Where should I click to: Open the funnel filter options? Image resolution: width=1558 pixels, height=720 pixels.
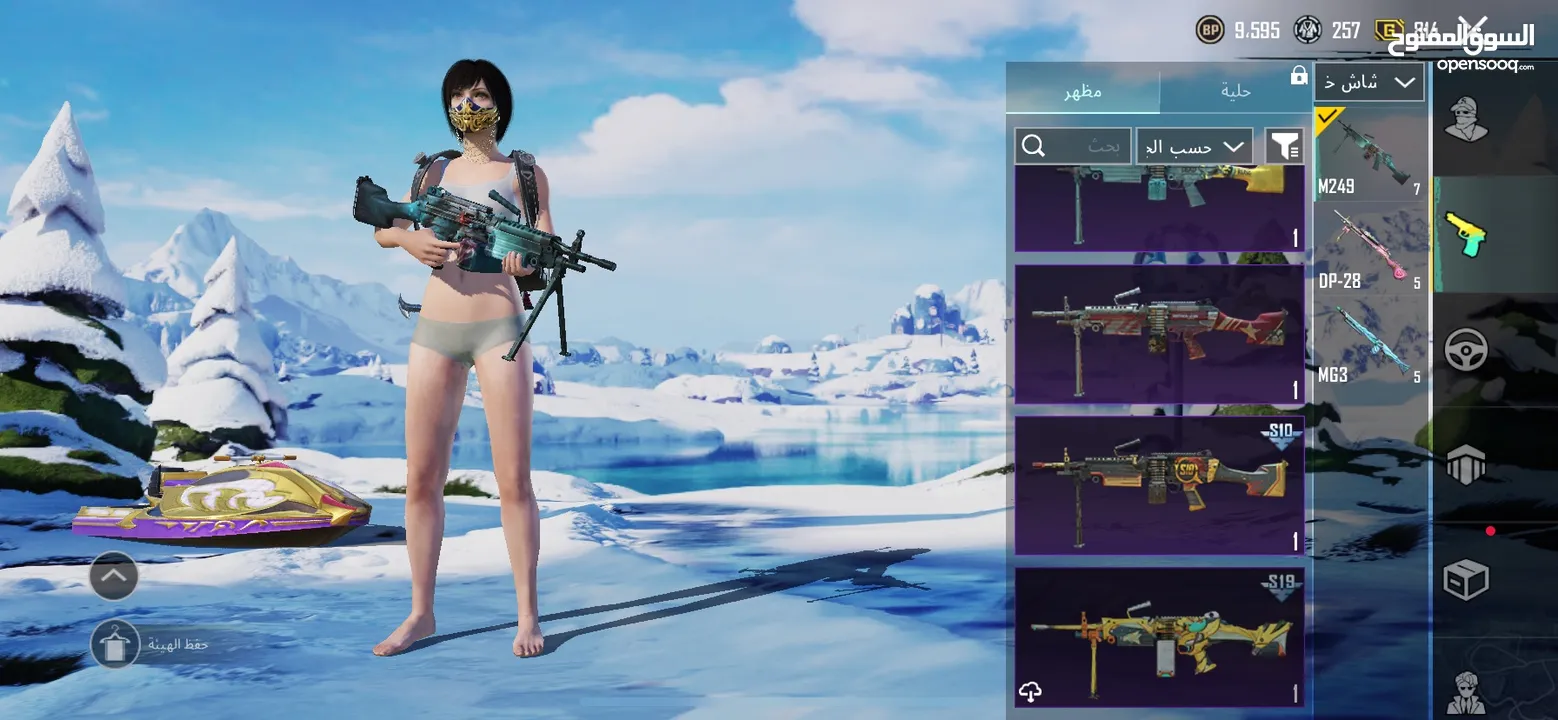point(1284,147)
